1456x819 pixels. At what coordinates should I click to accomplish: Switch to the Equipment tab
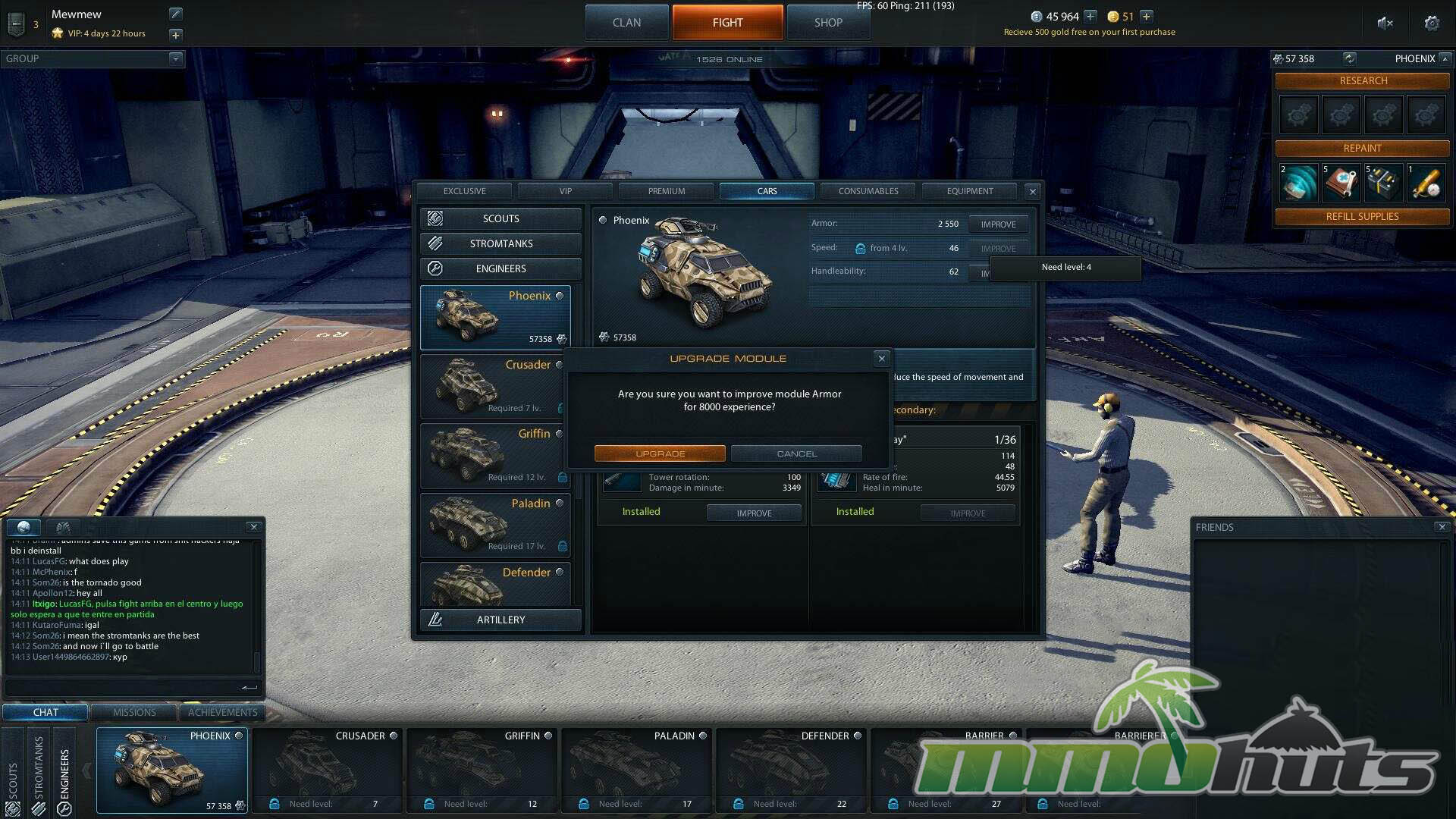969,191
